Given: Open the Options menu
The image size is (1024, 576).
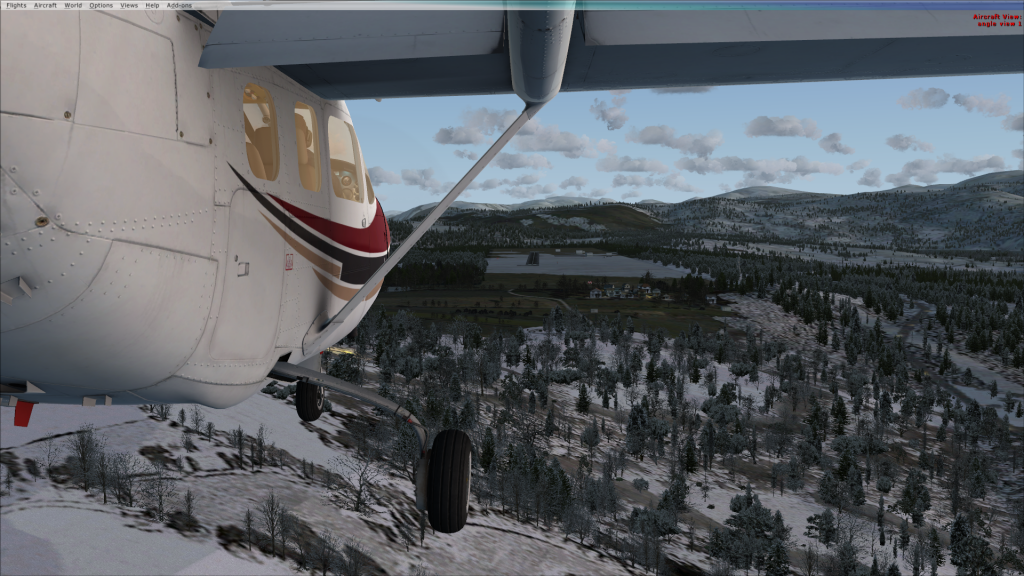Looking at the screenshot, I should click(x=101, y=5).
